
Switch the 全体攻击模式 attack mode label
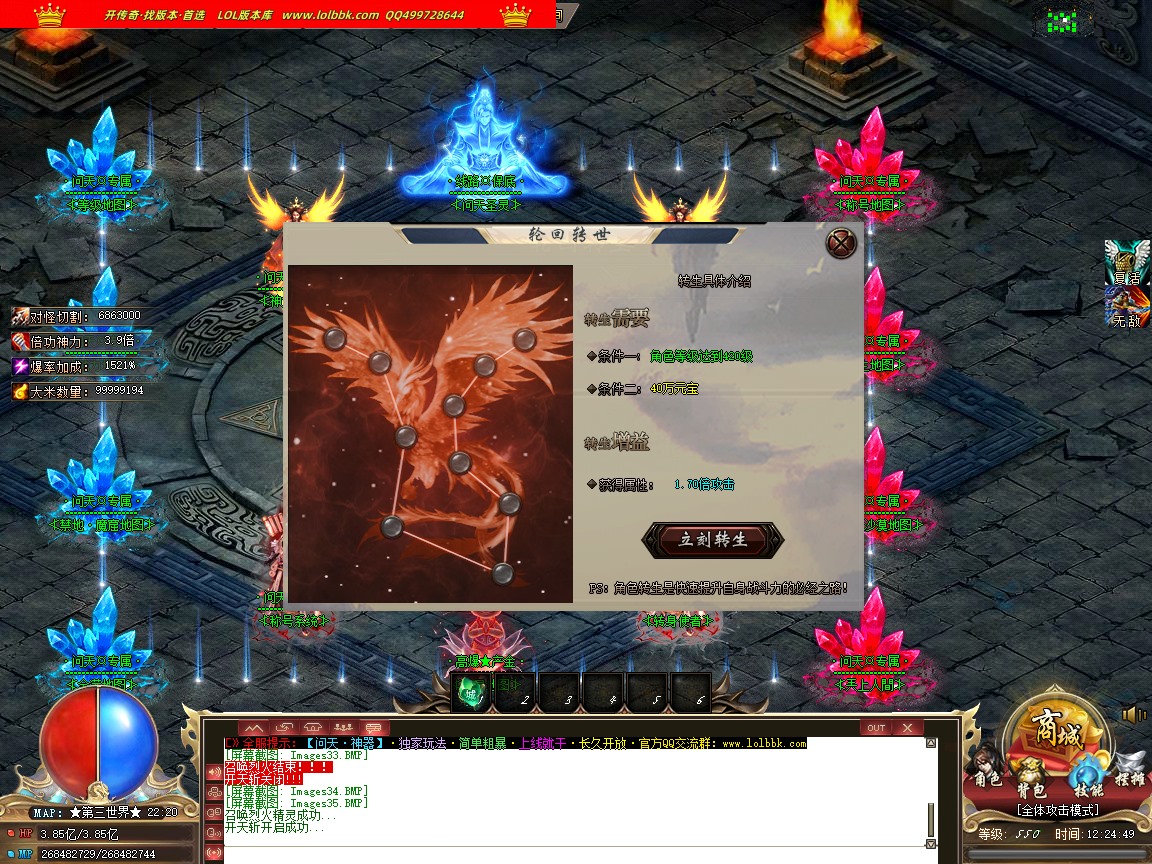point(1057,810)
